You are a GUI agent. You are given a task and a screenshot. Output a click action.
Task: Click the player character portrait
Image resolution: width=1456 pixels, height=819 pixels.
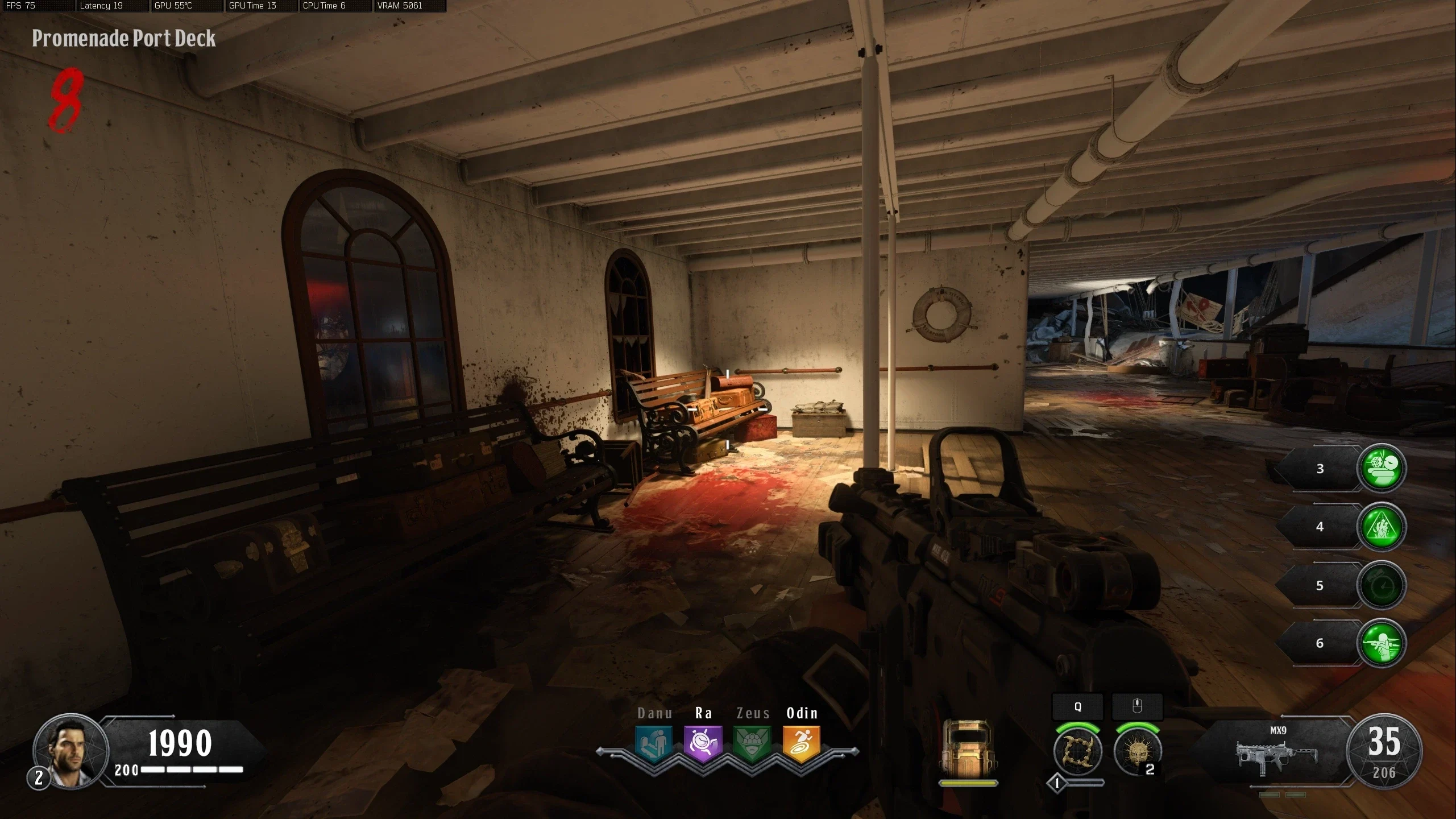click(70, 750)
